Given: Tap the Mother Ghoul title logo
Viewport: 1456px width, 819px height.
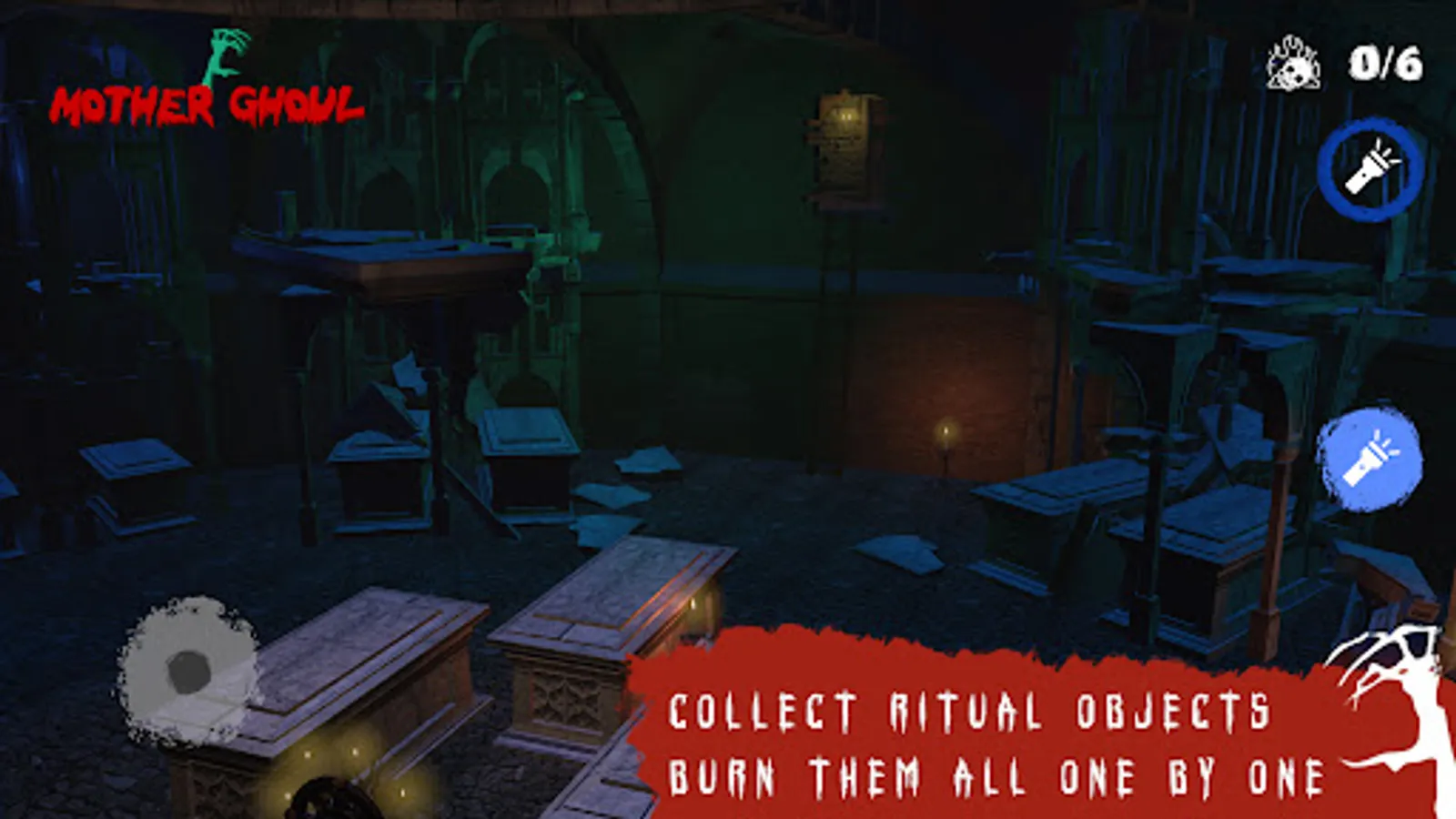Looking at the screenshot, I should point(209,105).
